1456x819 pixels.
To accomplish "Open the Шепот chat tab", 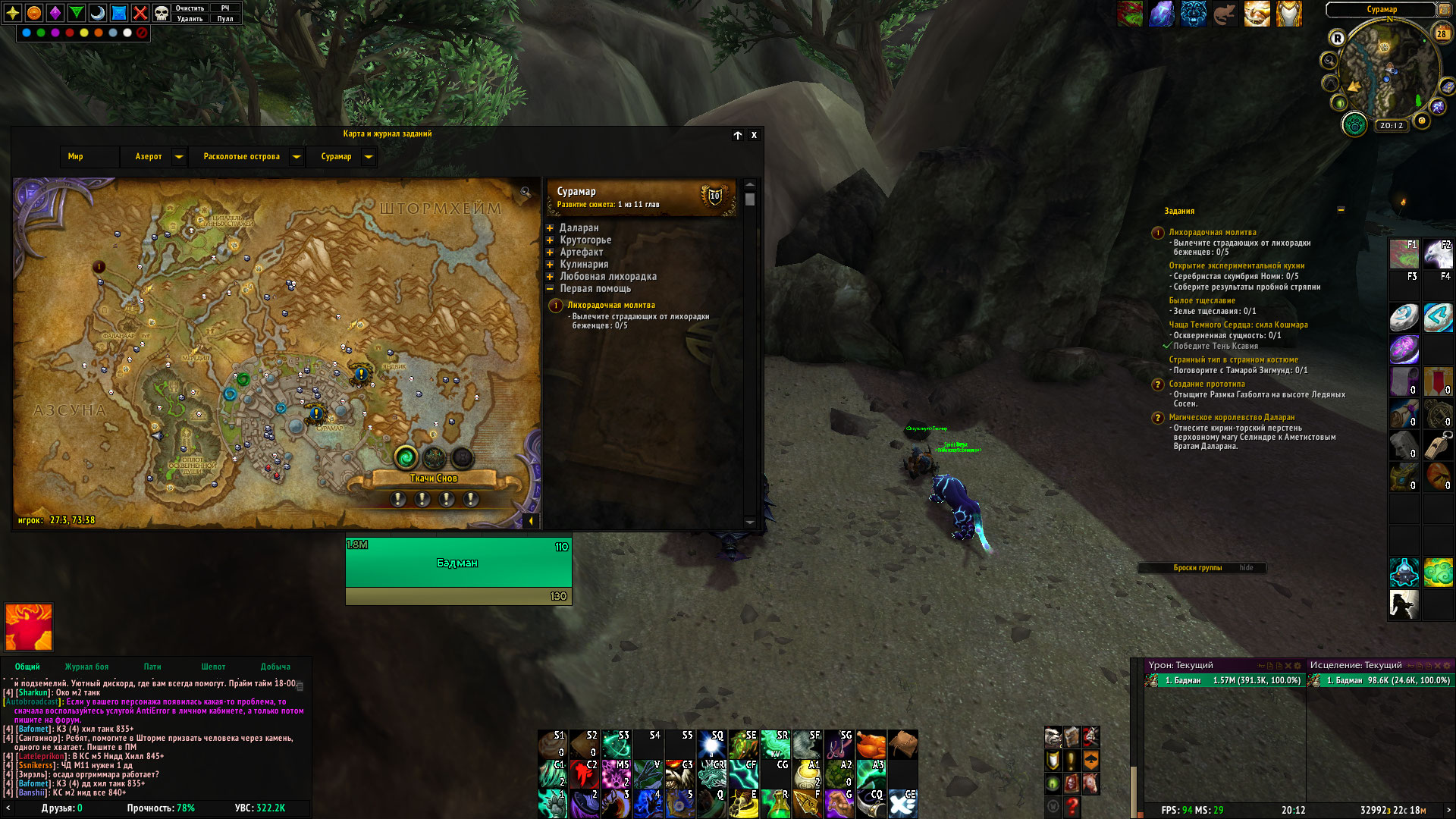I will [x=213, y=667].
